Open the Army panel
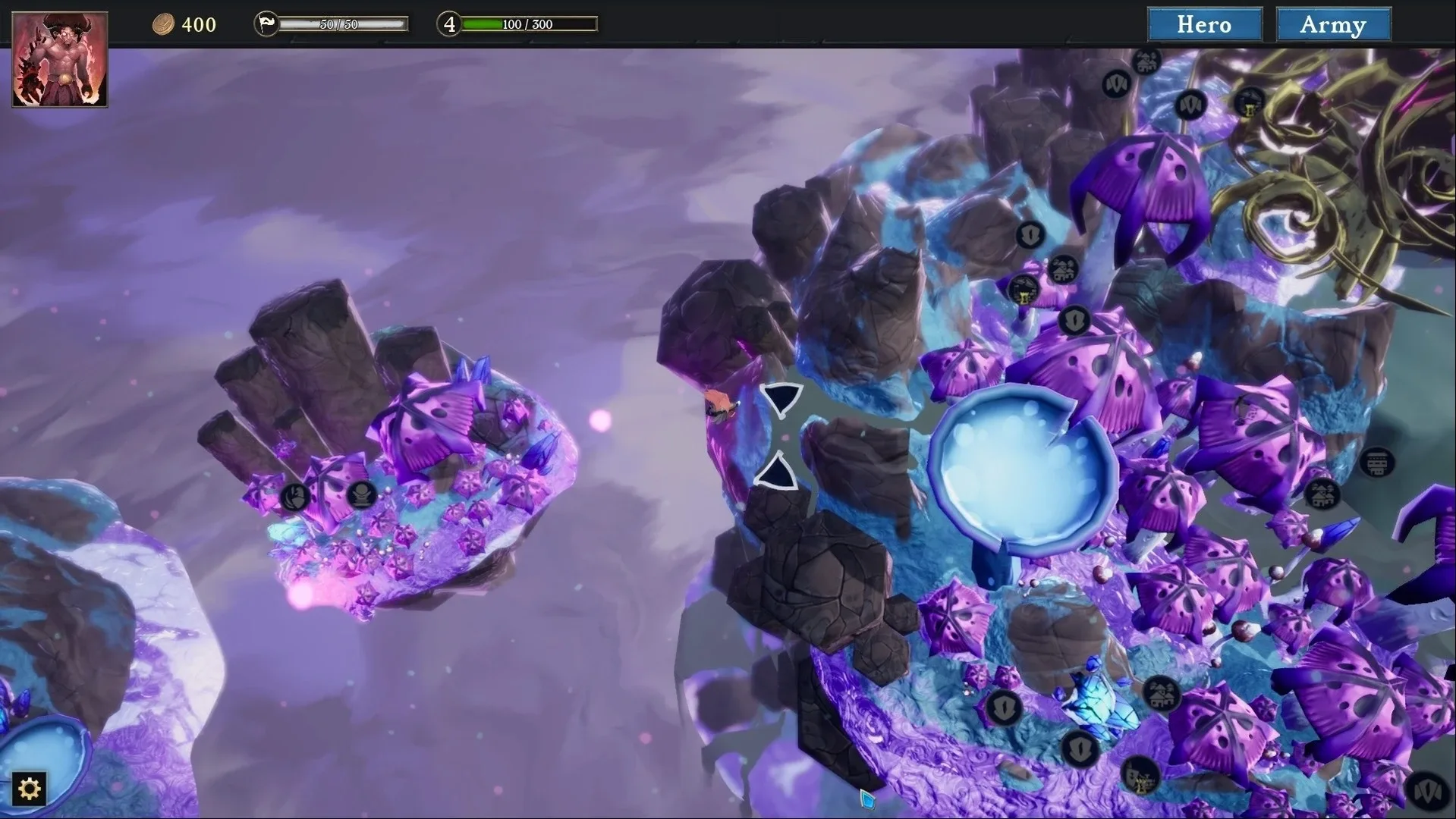 click(x=1333, y=24)
